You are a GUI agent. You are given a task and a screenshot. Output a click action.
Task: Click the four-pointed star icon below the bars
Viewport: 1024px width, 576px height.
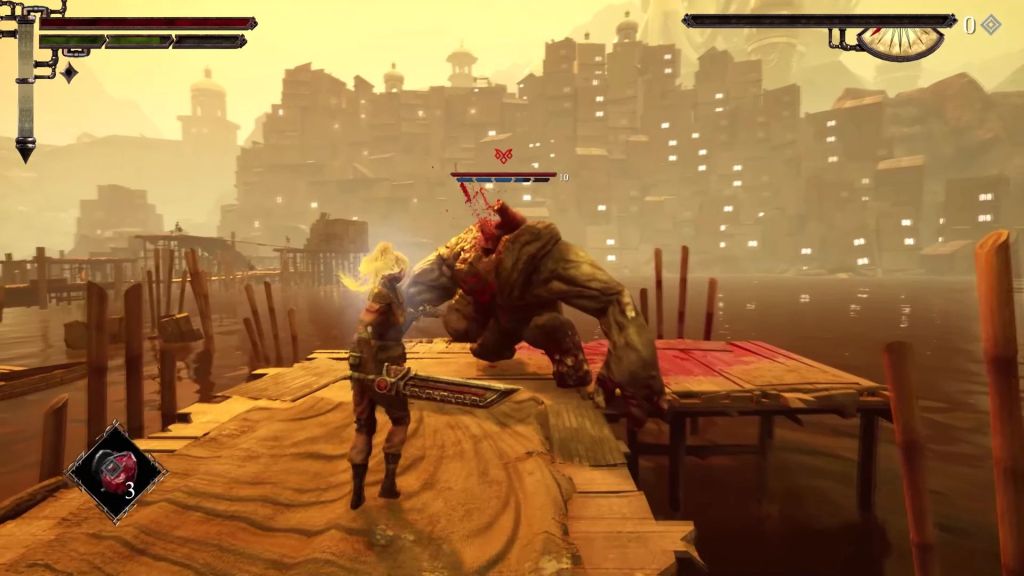click(x=69, y=73)
